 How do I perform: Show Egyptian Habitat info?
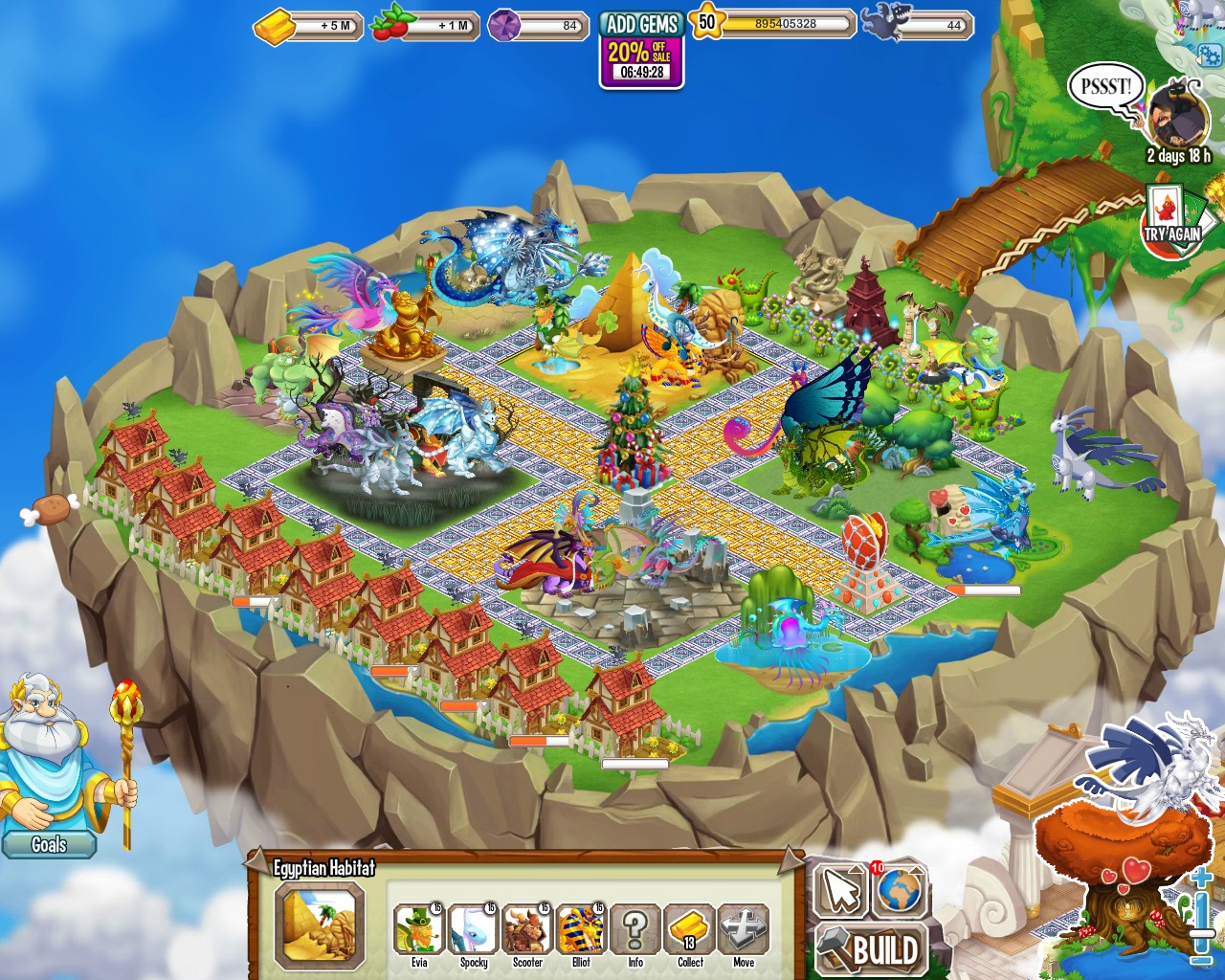(635, 928)
